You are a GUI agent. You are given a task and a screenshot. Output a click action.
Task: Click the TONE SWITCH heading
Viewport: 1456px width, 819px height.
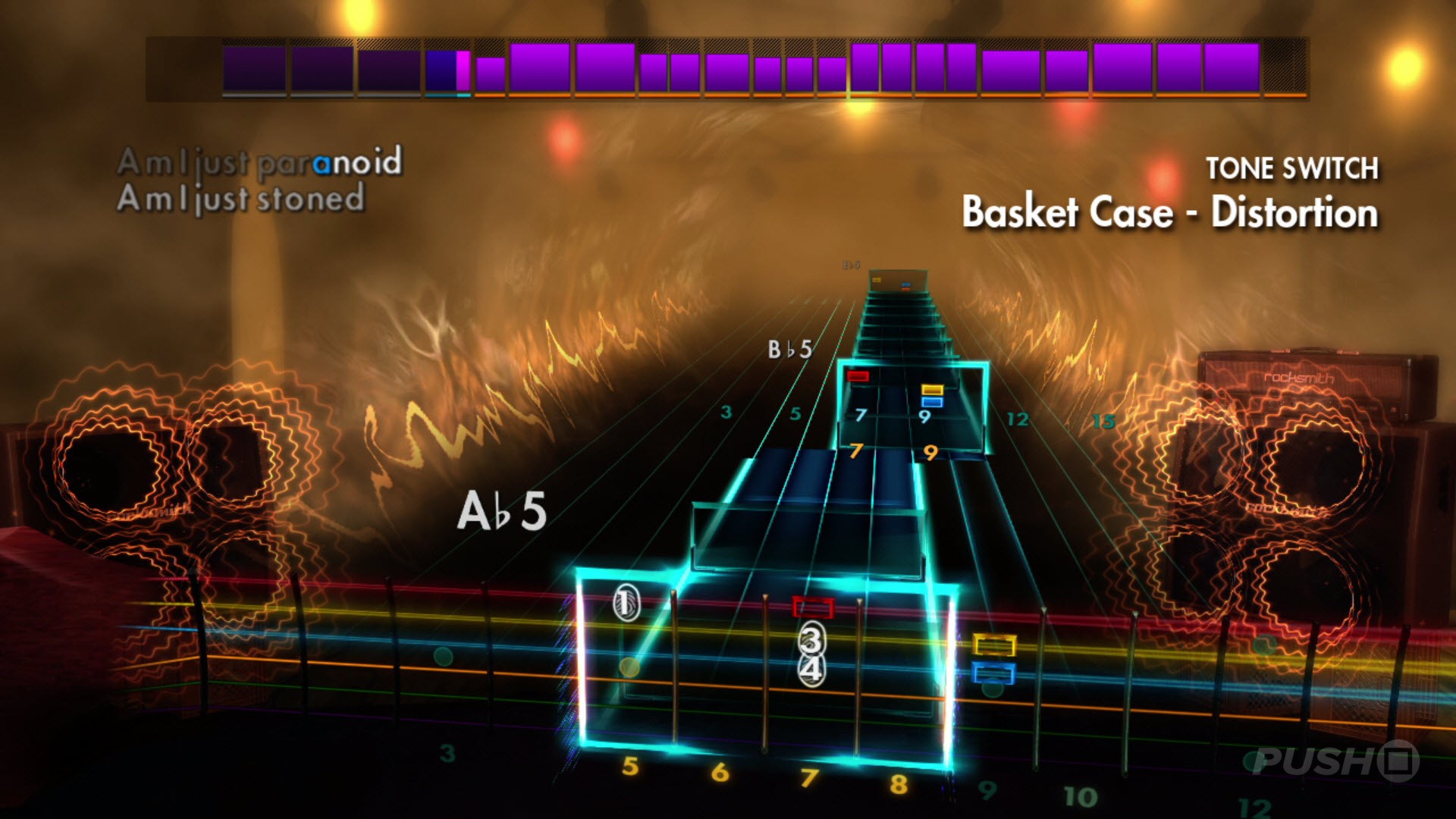point(1293,168)
